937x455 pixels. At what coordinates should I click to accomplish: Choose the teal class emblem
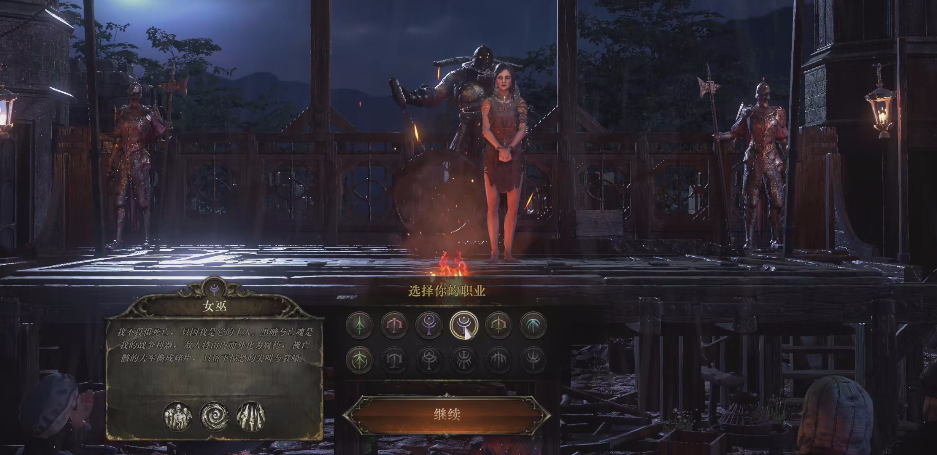click(x=533, y=325)
